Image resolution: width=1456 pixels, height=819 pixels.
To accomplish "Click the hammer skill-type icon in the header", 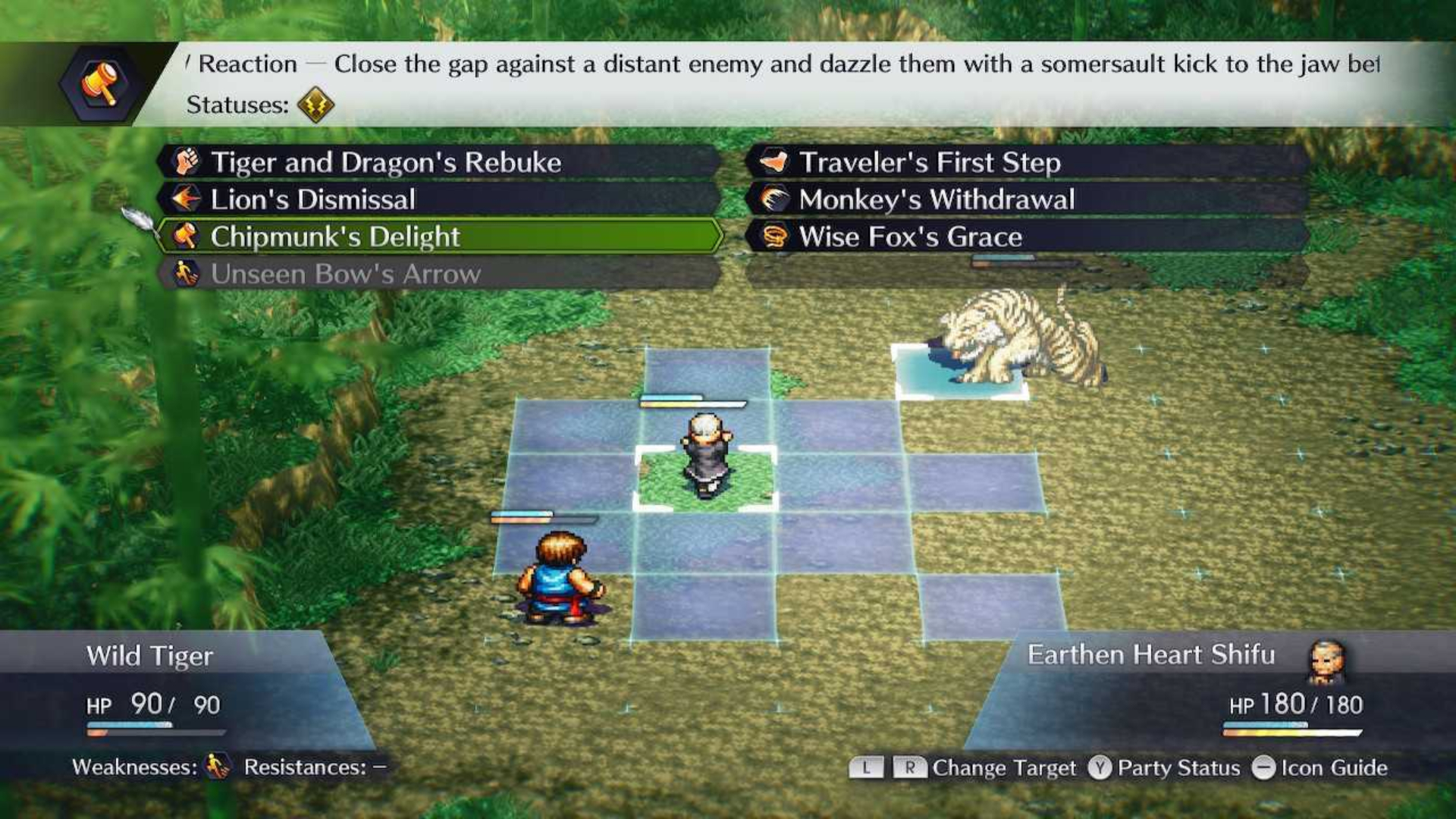I will pos(101,83).
